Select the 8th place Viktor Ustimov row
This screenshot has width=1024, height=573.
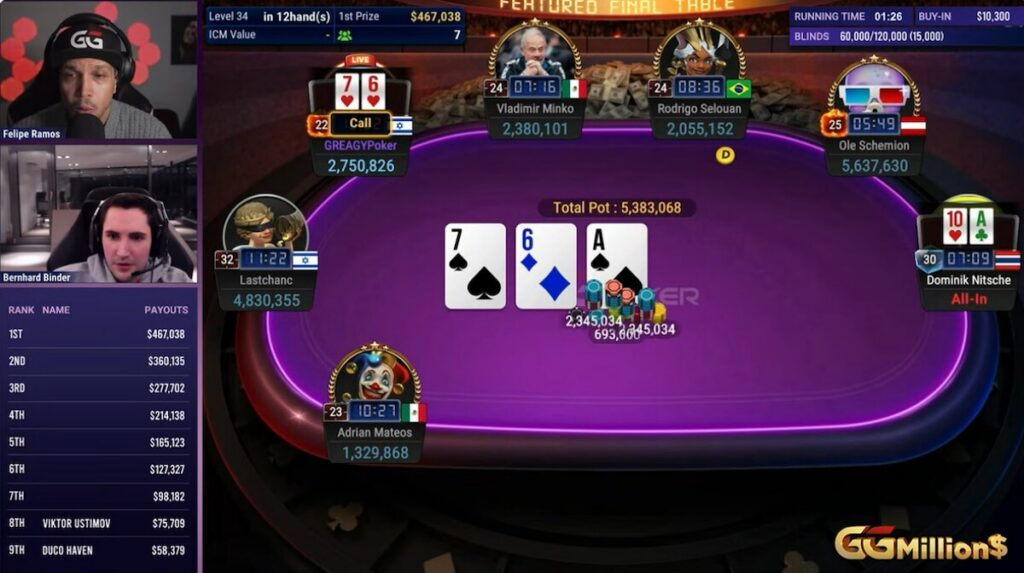click(98, 523)
